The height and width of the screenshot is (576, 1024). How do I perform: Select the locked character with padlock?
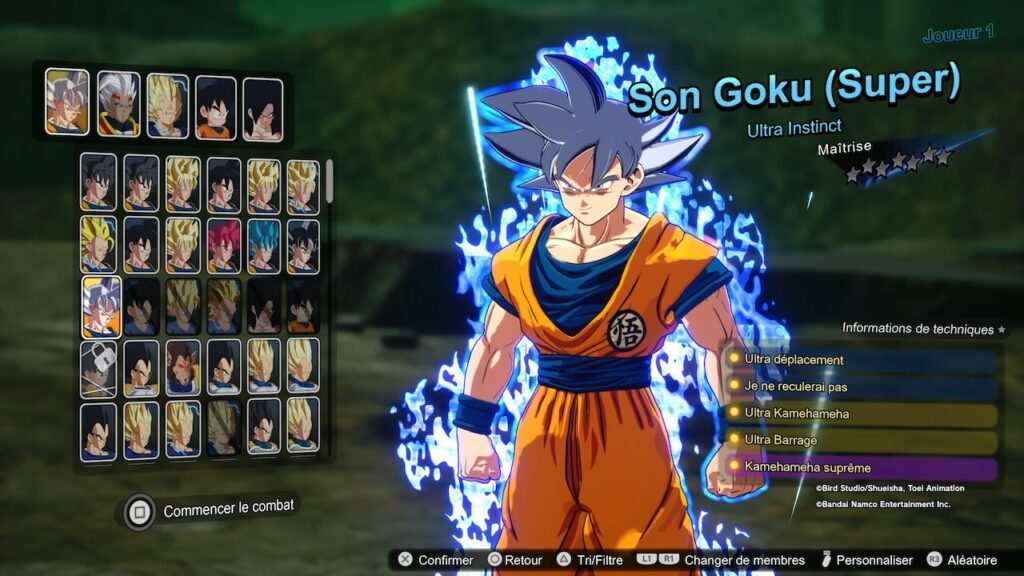pos(99,367)
